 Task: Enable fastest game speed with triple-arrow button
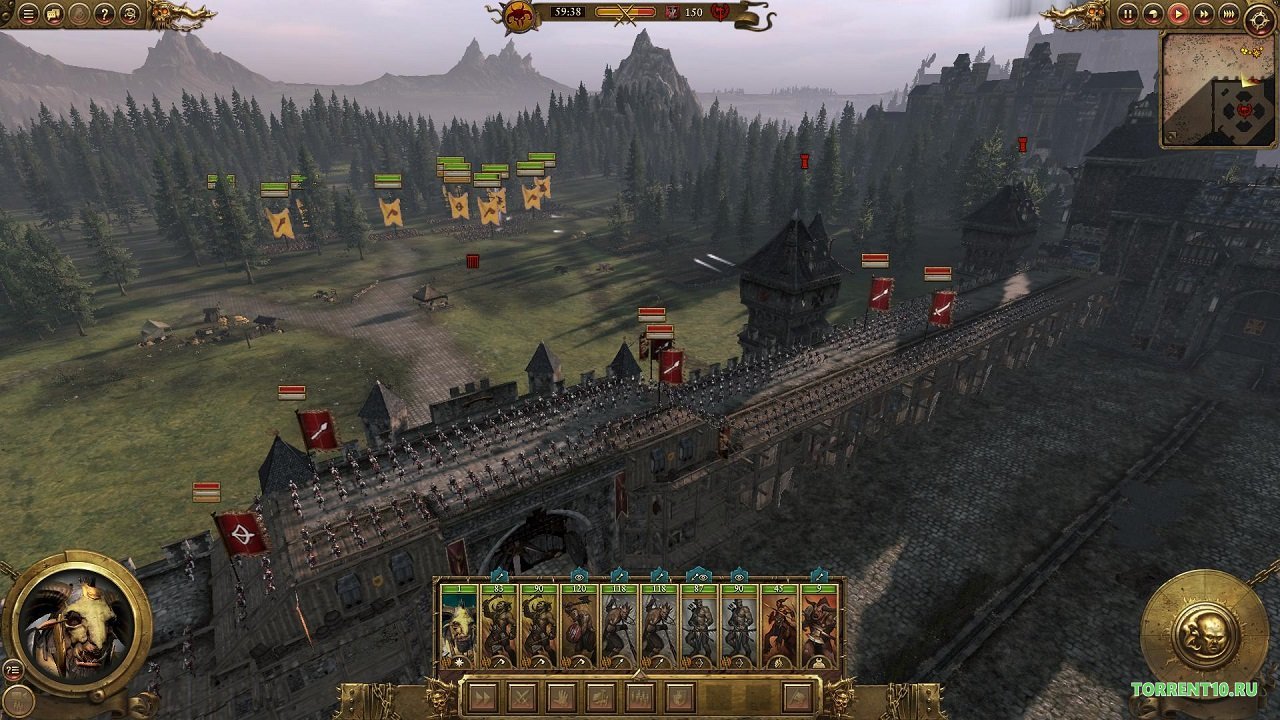1229,14
